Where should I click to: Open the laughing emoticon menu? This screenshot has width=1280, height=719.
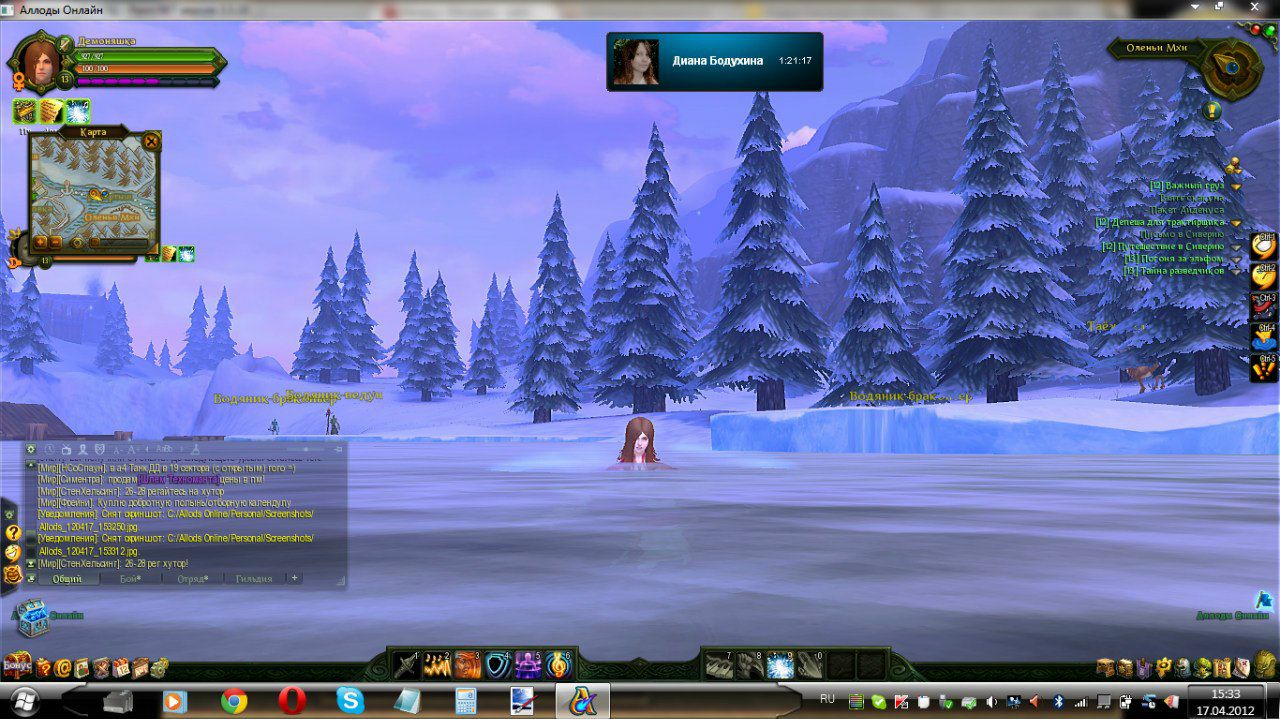[x=13, y=553]
